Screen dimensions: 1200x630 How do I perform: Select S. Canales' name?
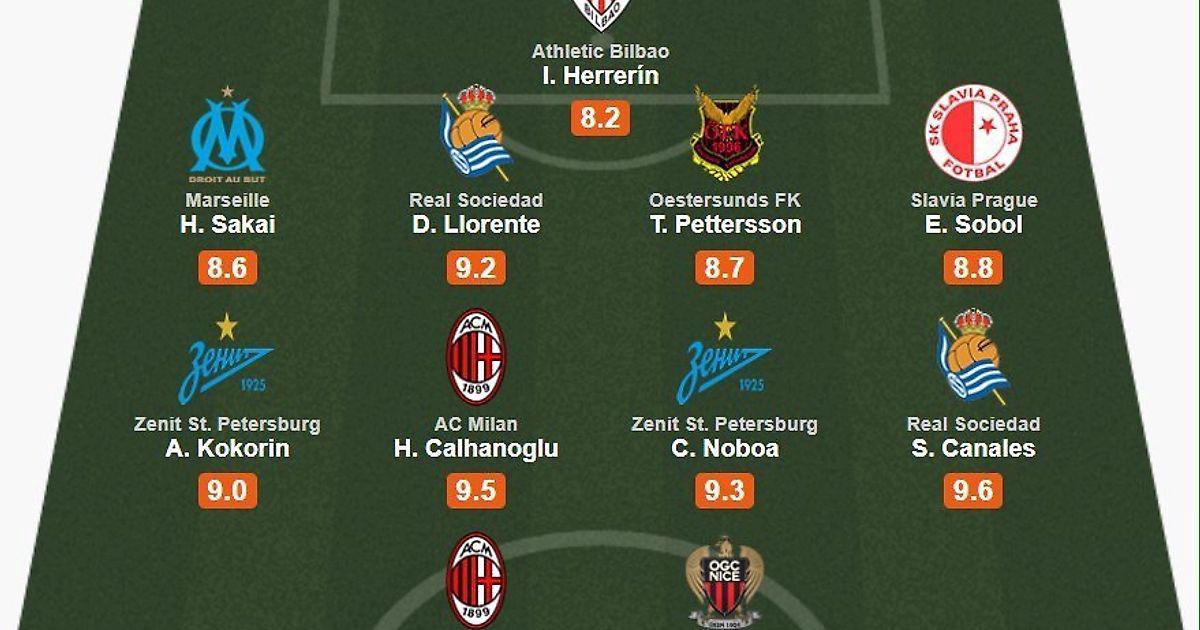pyautogui.click(x=973, y=448)
